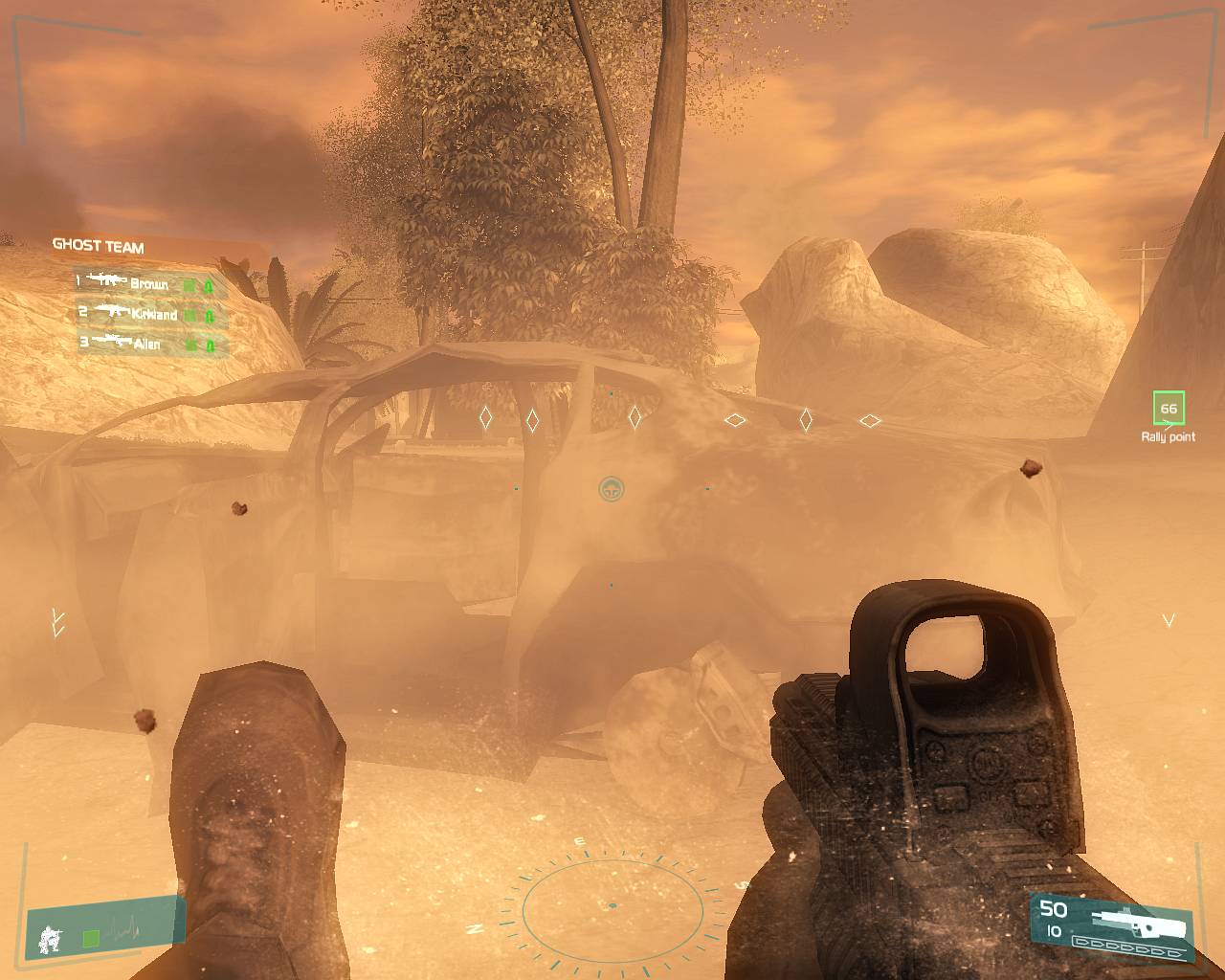Select Kirkland in the Ghost Team list
The image size is (1225, 980).
tap(153, 314)
